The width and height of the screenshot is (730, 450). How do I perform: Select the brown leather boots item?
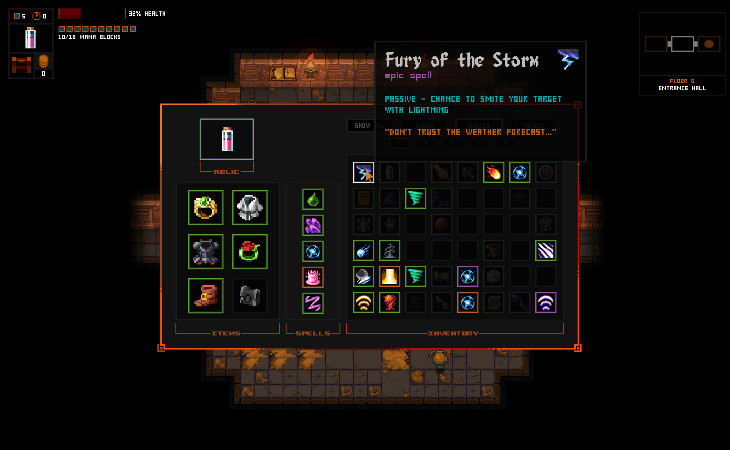pos(205,295)
